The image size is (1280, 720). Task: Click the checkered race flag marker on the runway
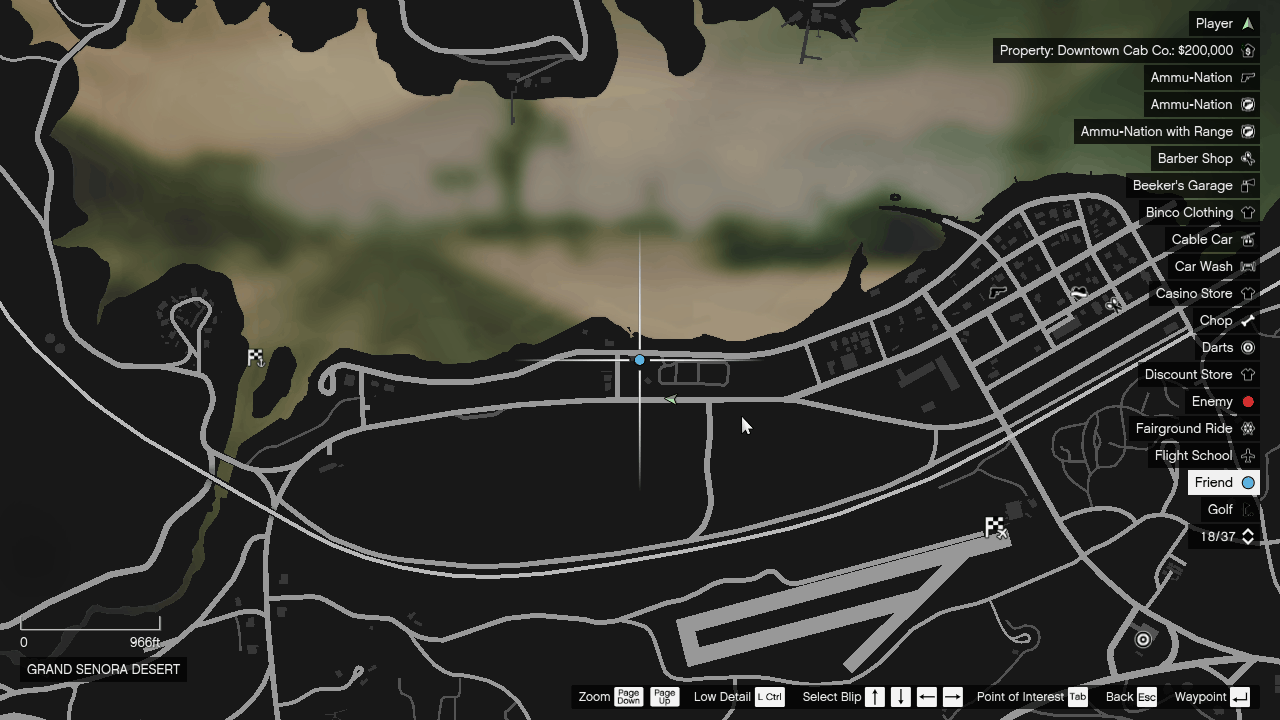tap(992, 527)
